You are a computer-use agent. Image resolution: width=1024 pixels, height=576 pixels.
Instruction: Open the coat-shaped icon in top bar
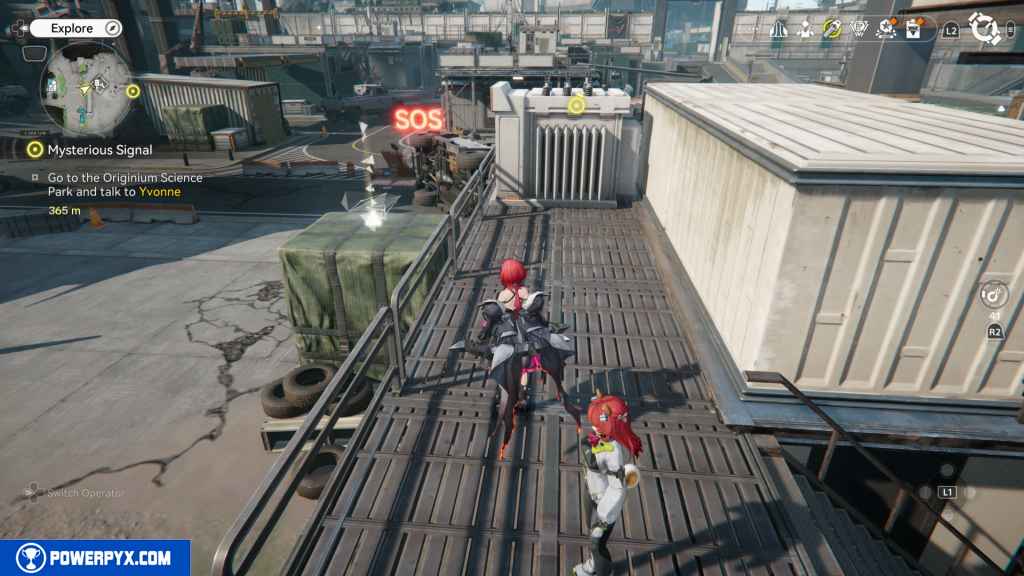(779, 29)
